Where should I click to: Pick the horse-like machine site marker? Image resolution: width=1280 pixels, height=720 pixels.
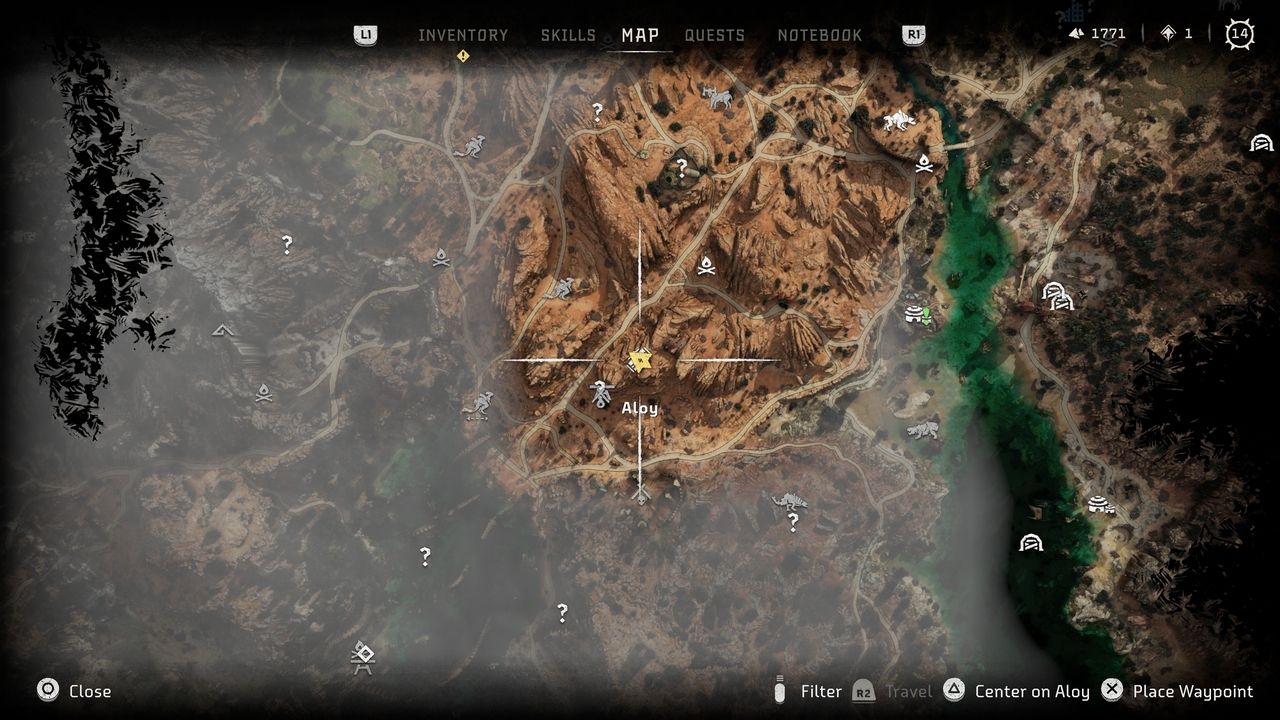coord(717,97)
